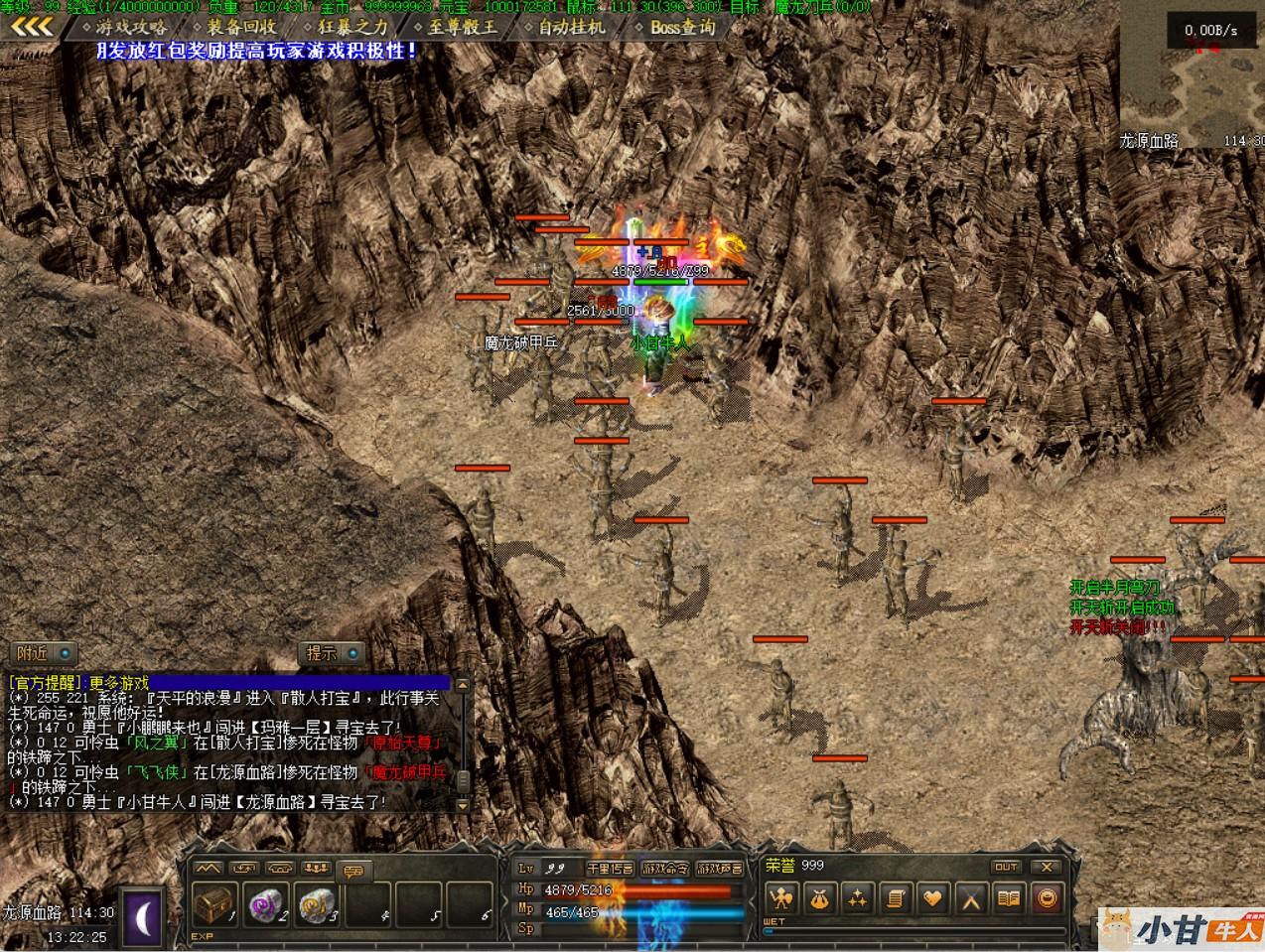Close the game with the X button
The image size is (1265, 952).
coord(1047,867)
